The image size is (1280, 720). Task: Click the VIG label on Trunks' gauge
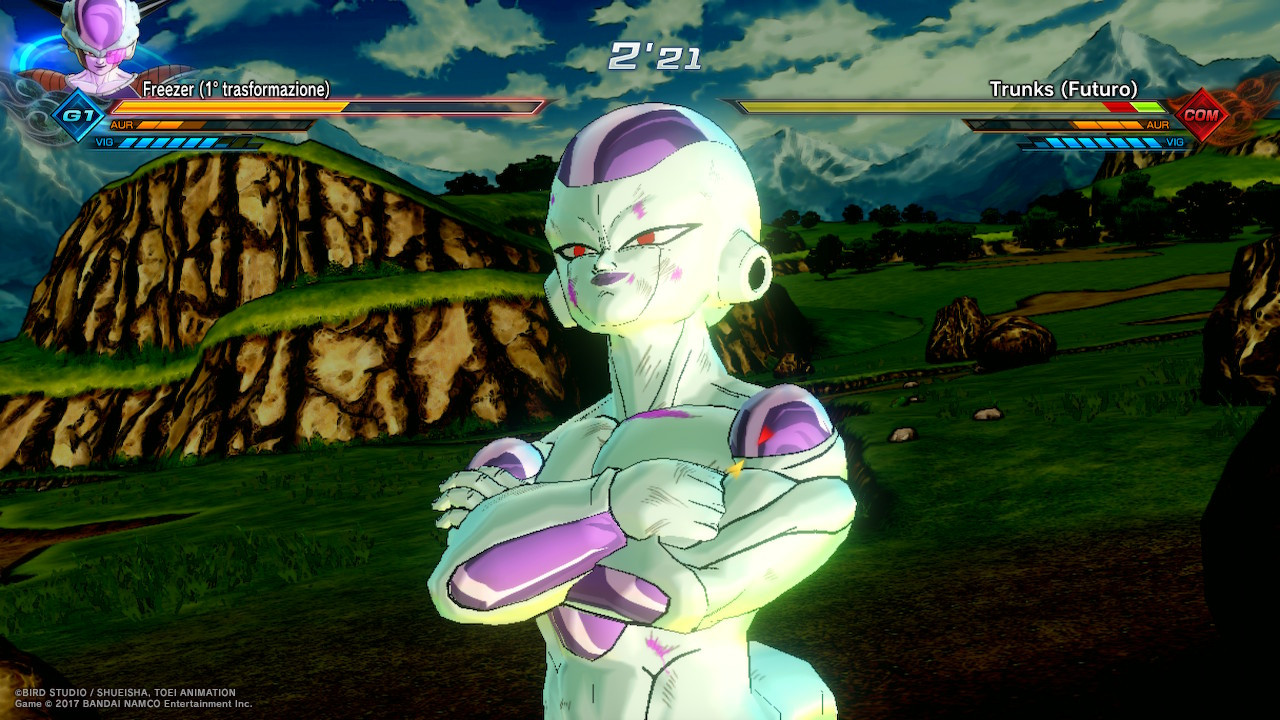click(1175, 142)
